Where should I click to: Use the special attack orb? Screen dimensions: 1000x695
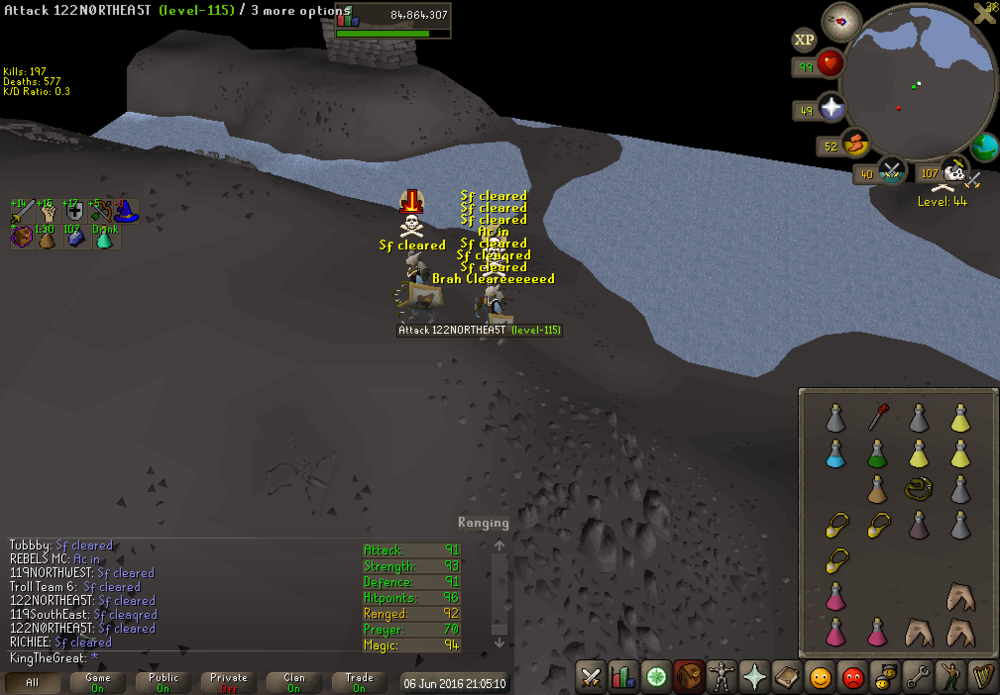tap(891, 172)
